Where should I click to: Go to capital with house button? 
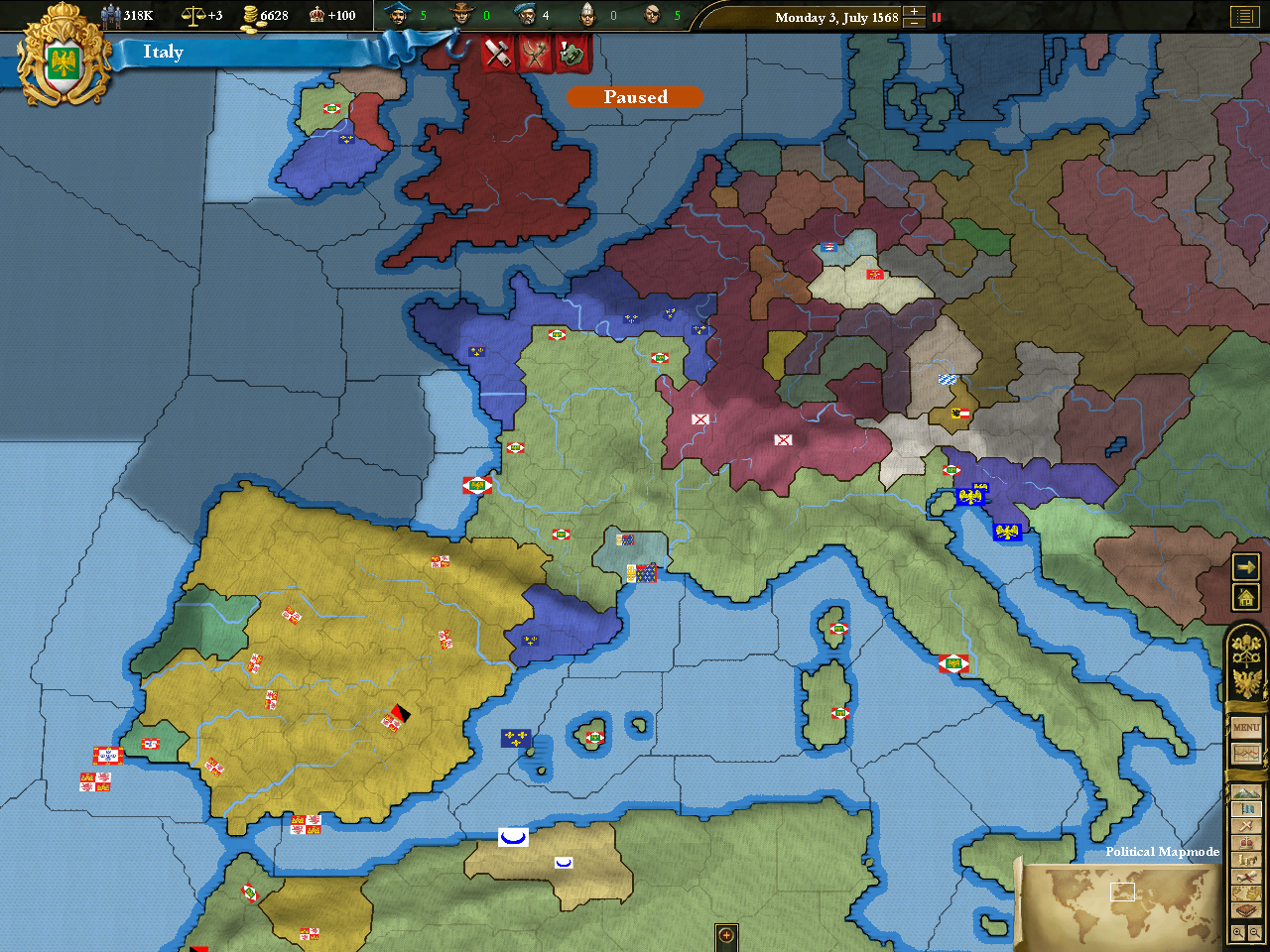tap(1246, 597)
